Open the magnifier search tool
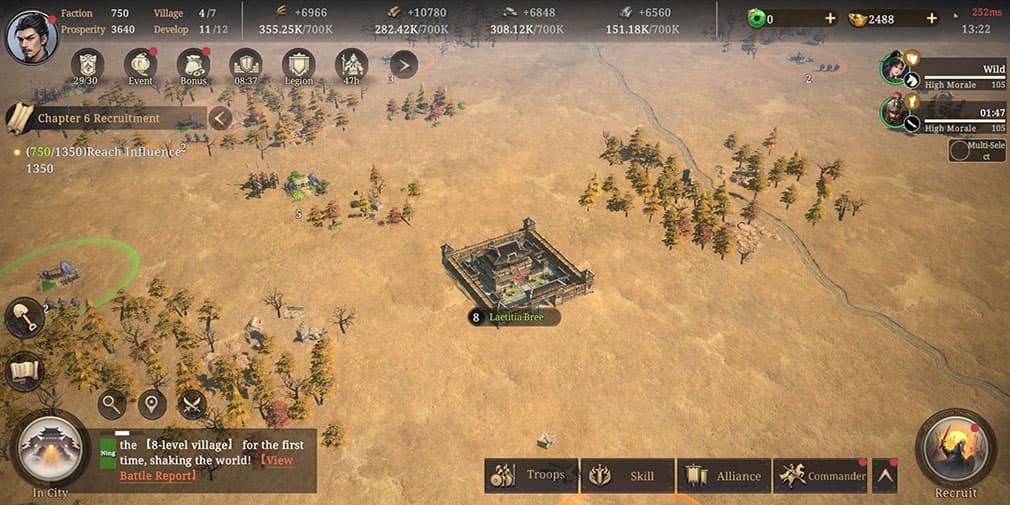 [112, 404]
